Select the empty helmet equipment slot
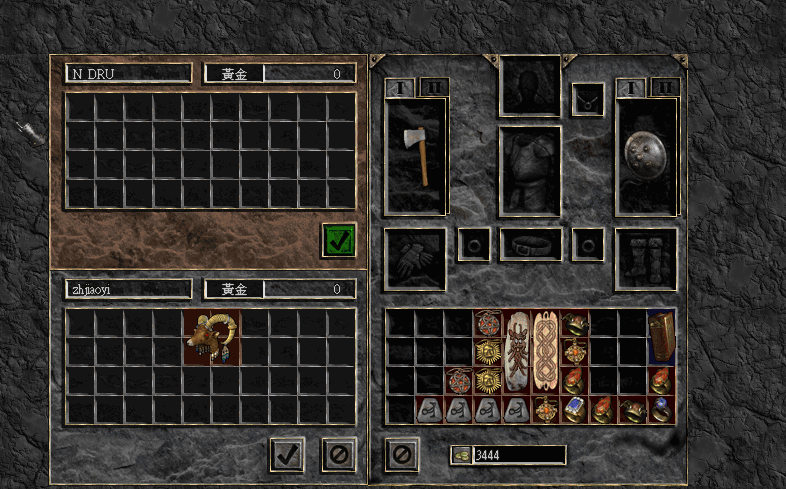786x489 pixels. click(530, 86)
